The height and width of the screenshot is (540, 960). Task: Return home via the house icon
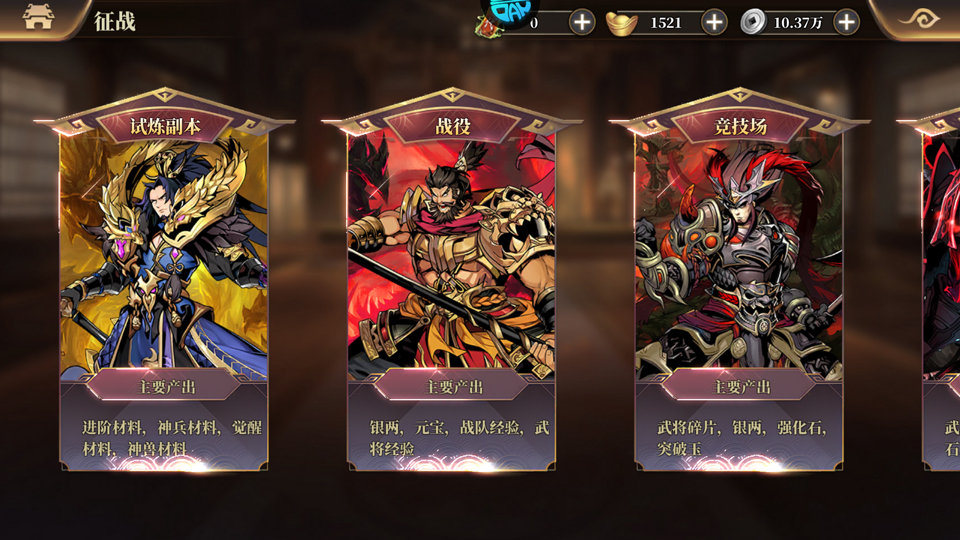pos(38,17)
